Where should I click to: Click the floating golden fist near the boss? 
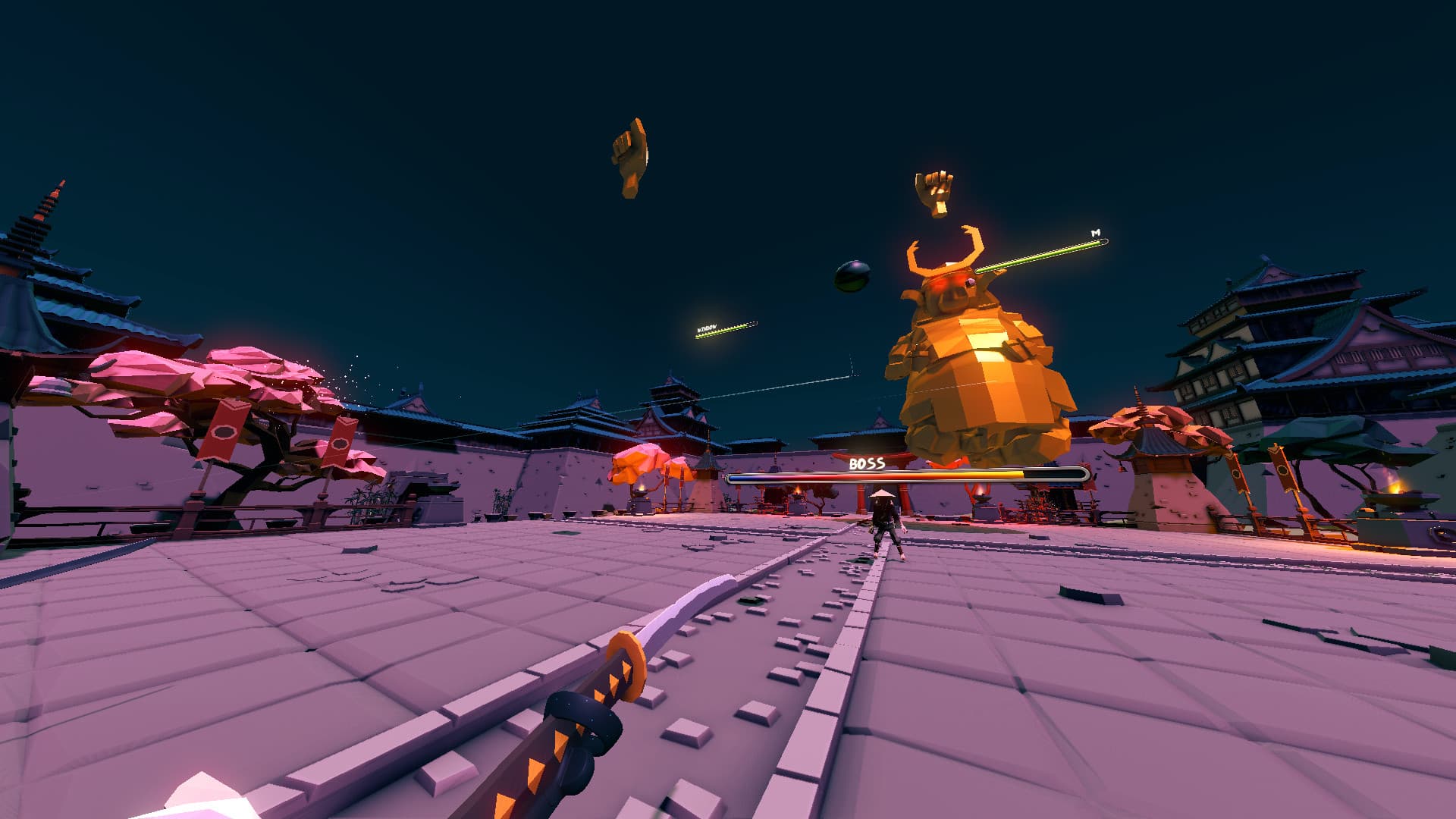coord(935,191)
